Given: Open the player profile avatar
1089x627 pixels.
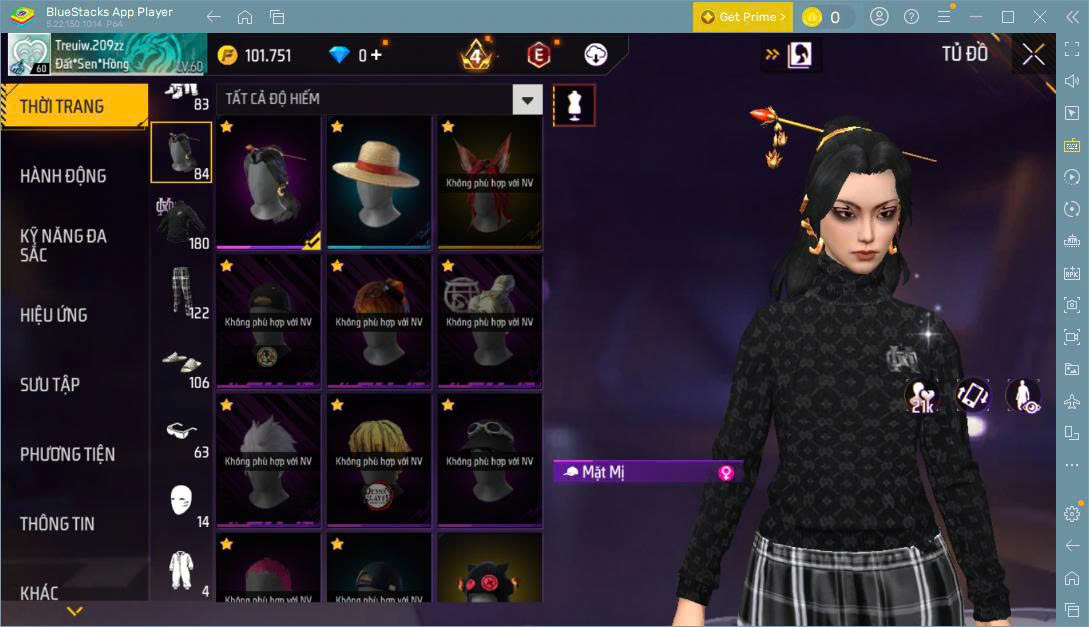Looking at the screenshot, I should (29, 55).
